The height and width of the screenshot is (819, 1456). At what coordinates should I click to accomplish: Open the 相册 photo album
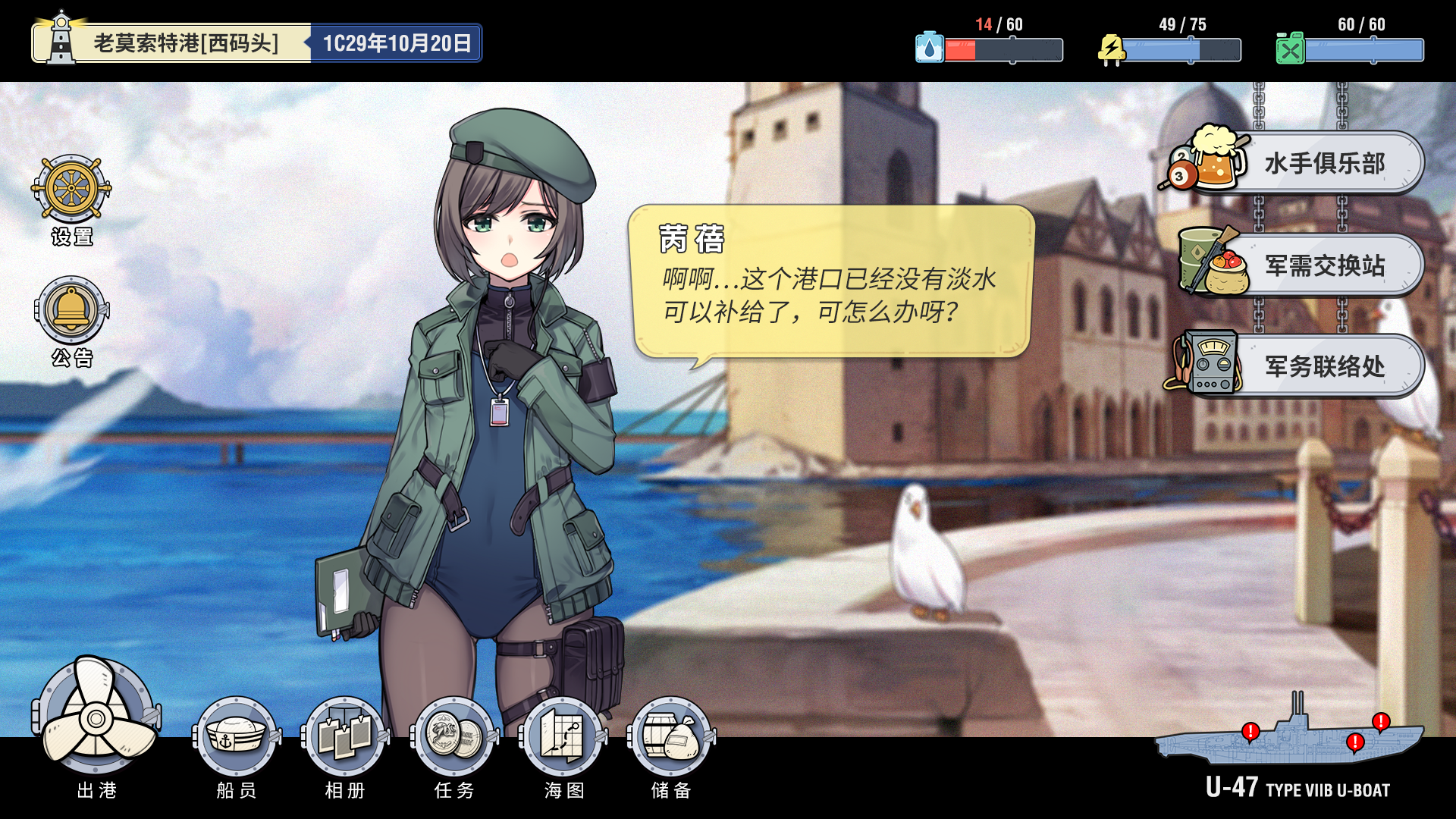[345, 736]
